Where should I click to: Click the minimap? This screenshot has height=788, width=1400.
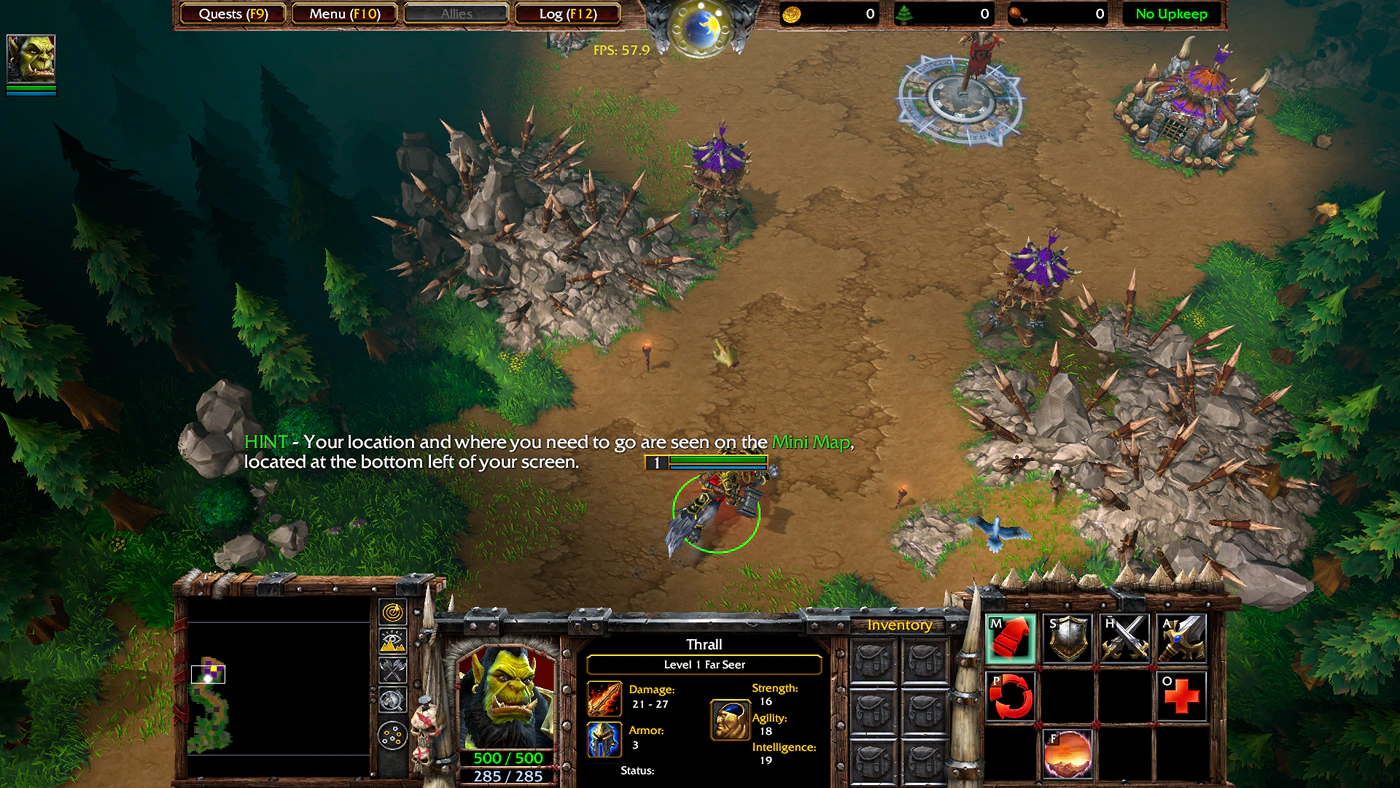[279, 686]
